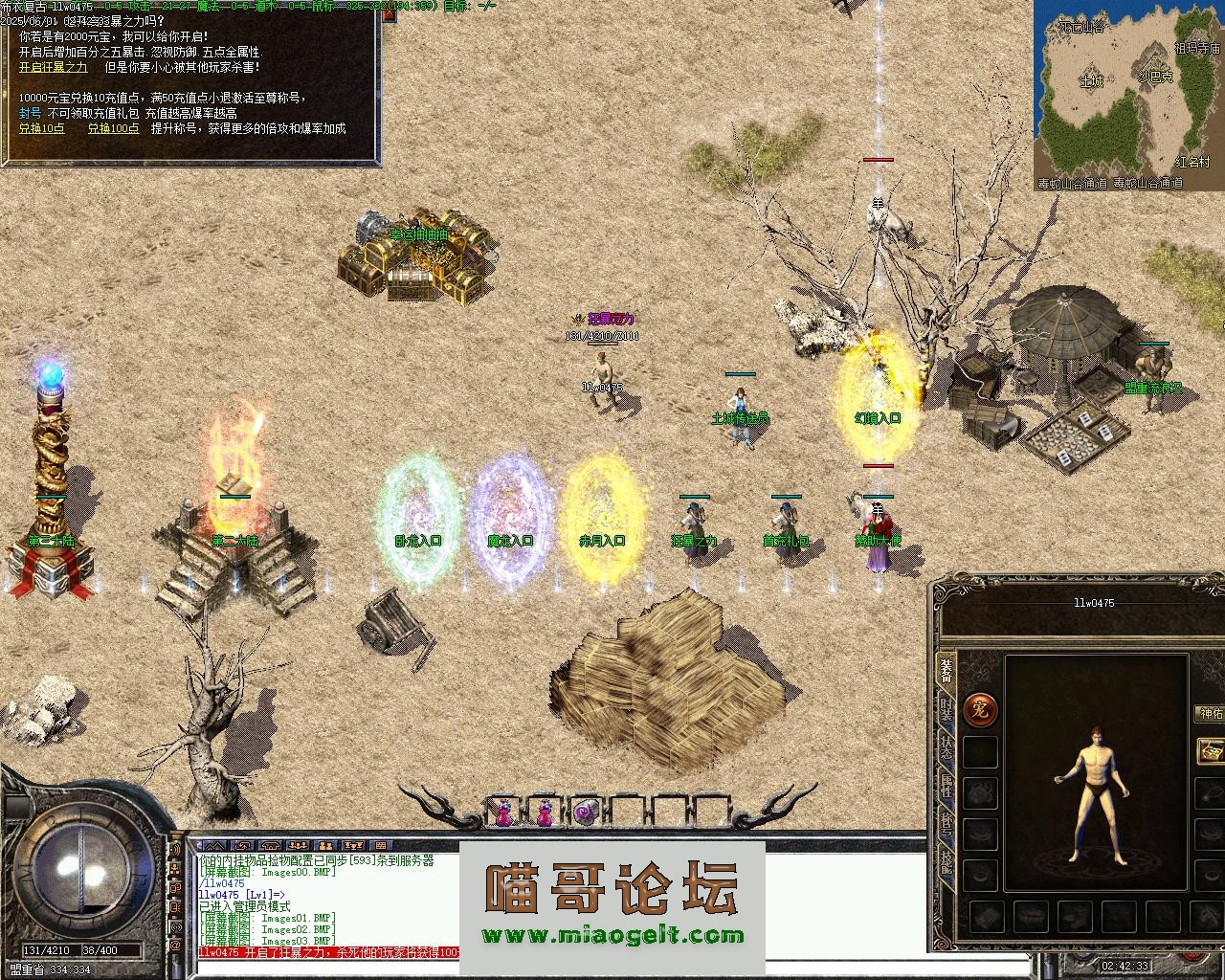Choose the 开启狂暴之力 dialogue link
Screen dimensions: 1225x980
[x=54, y=68]
